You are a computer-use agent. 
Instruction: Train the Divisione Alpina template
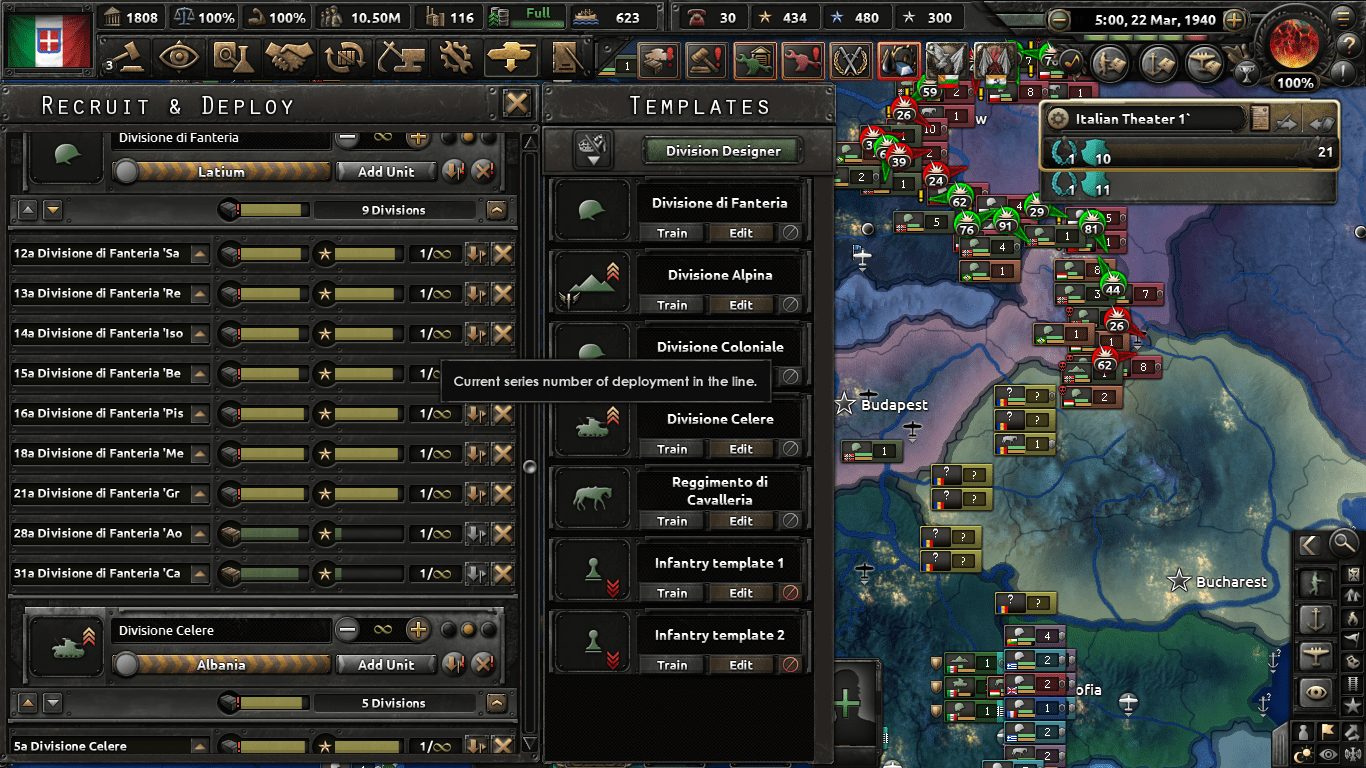pyautogui.click(x=671, y=305)
